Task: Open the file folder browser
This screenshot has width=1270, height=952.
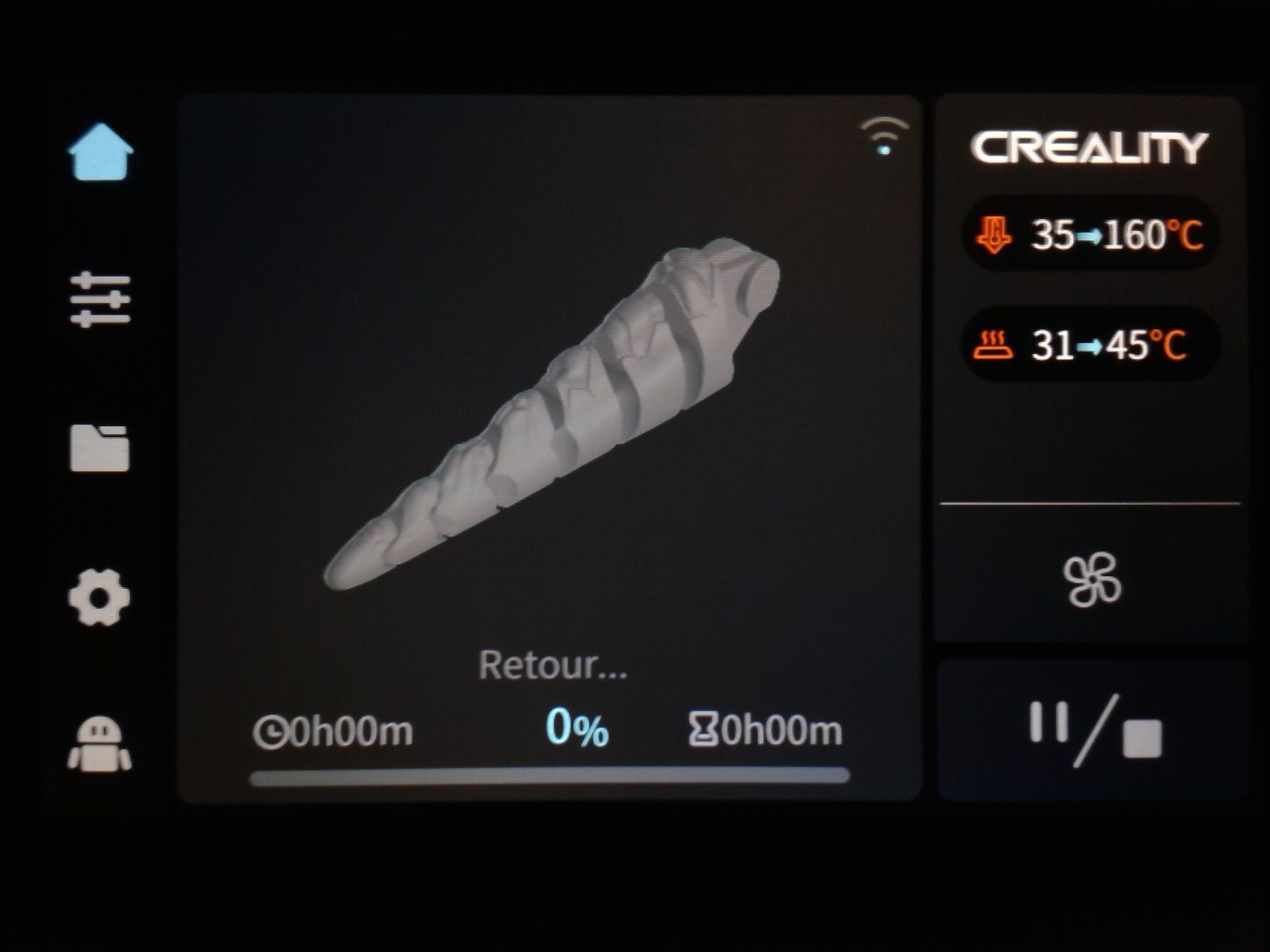Action: coord(100,448)
